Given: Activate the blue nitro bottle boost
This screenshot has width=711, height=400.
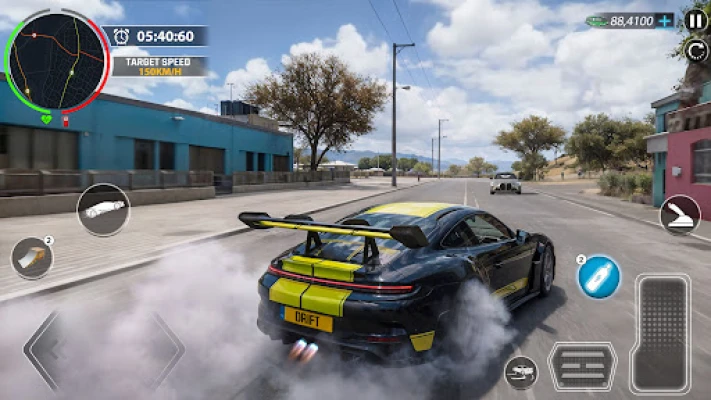Looking at the screenshot, I should (x=599, y=277).
